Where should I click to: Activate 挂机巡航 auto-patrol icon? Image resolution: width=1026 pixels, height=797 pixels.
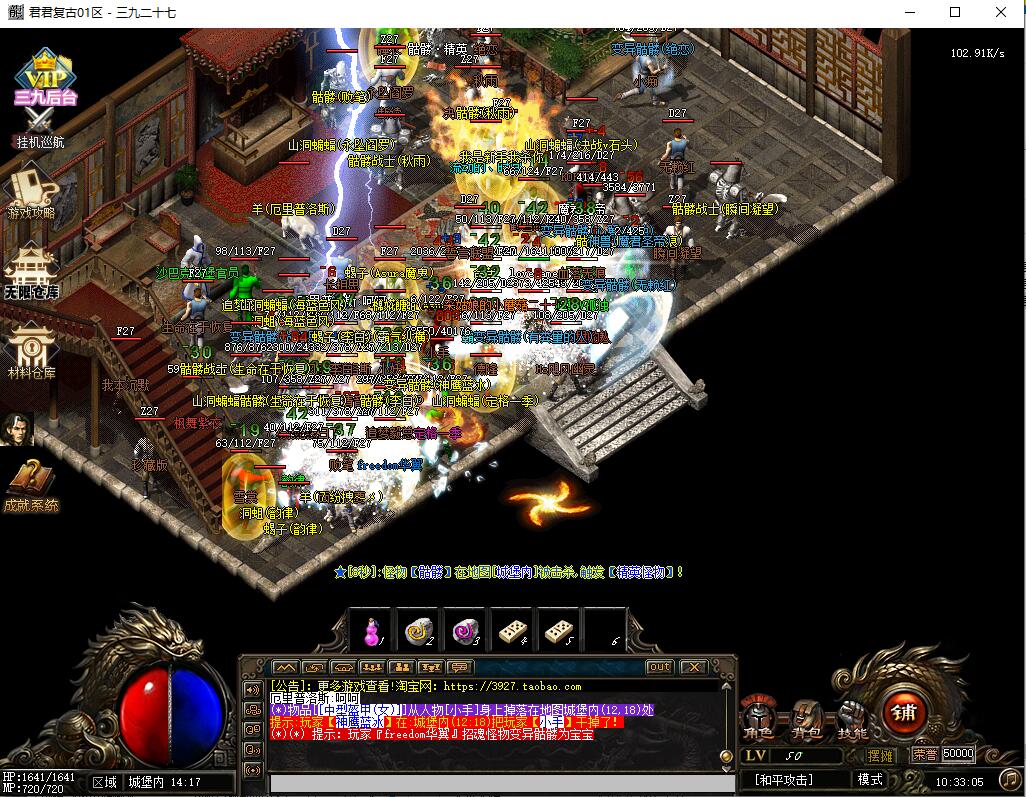click(x=39, y=126)
